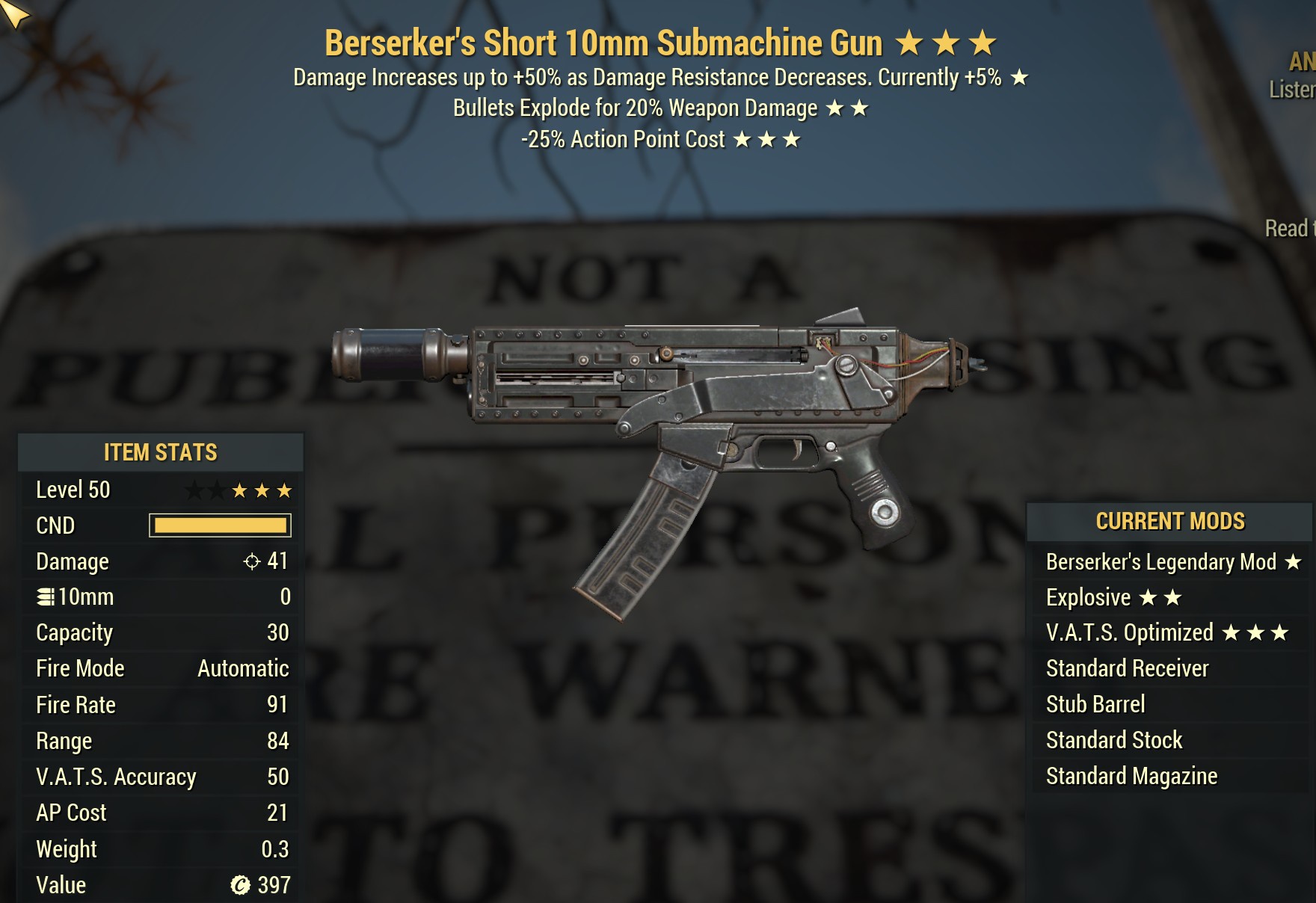Expand the Current Mods panel header
The height and width of the screenshot is (903, 1316).
tap(1170, 521)
